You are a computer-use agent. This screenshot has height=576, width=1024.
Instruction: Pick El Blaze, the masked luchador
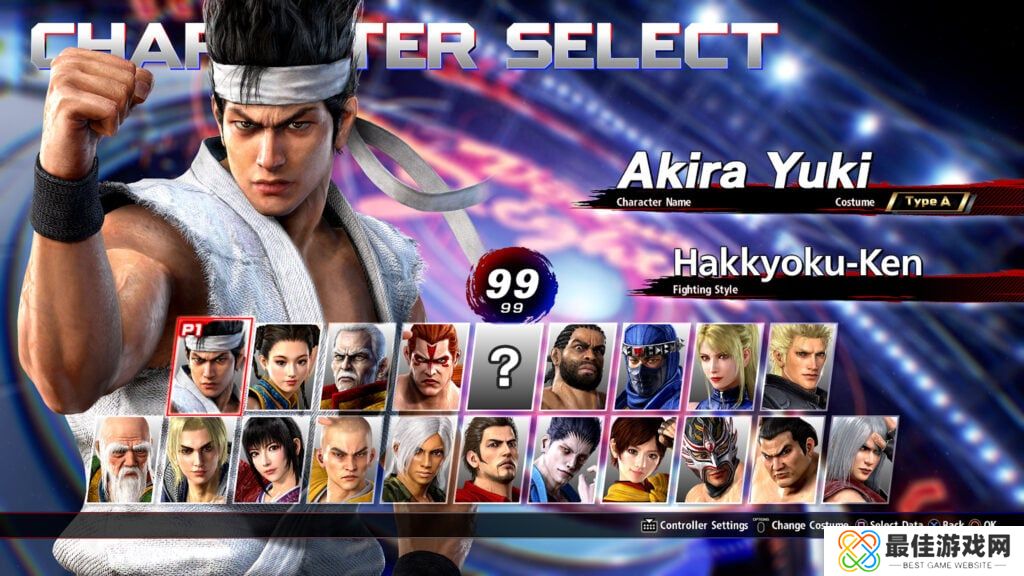tap(714, 459)
